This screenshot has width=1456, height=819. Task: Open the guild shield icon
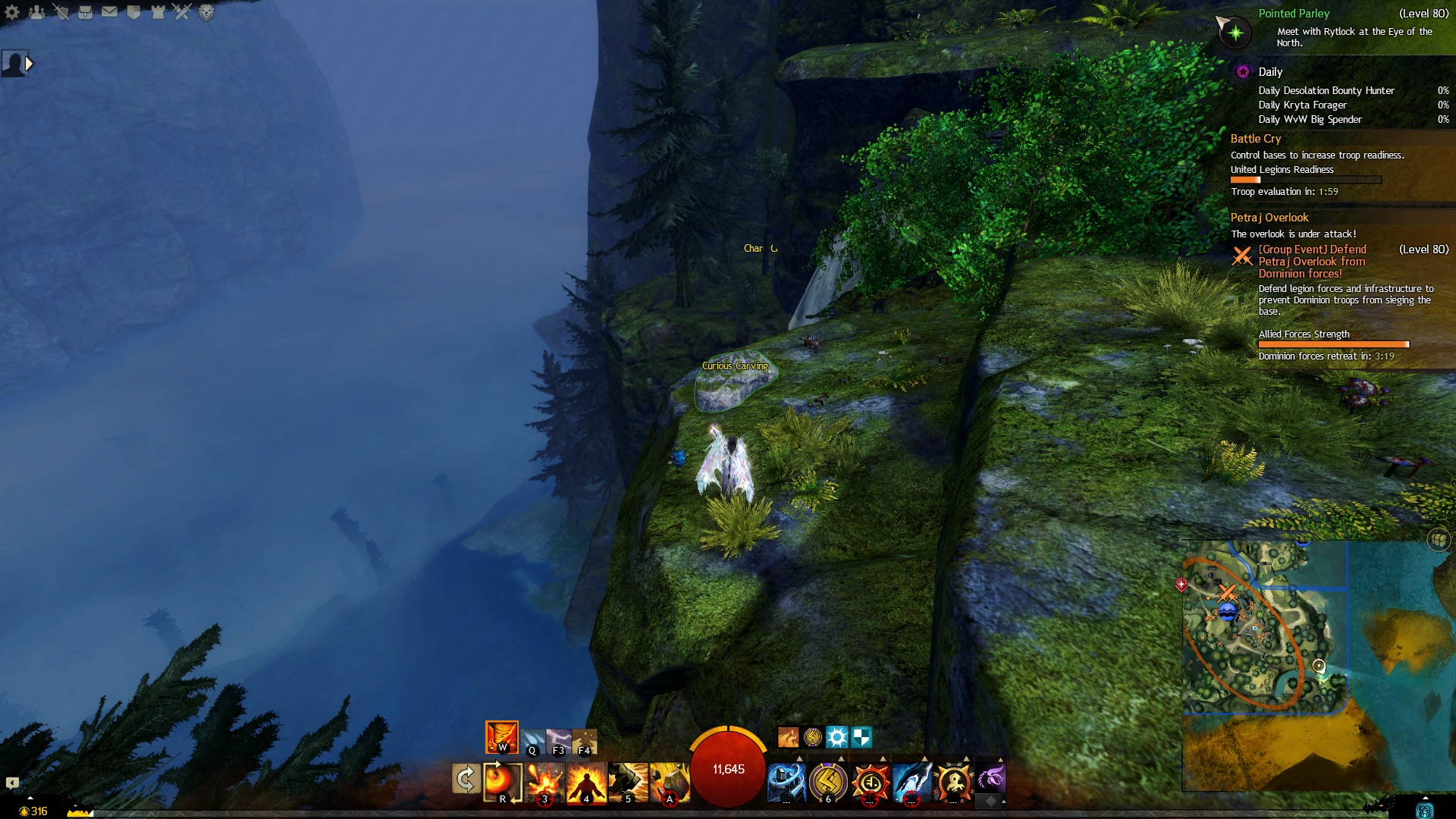tap(133, 12)
